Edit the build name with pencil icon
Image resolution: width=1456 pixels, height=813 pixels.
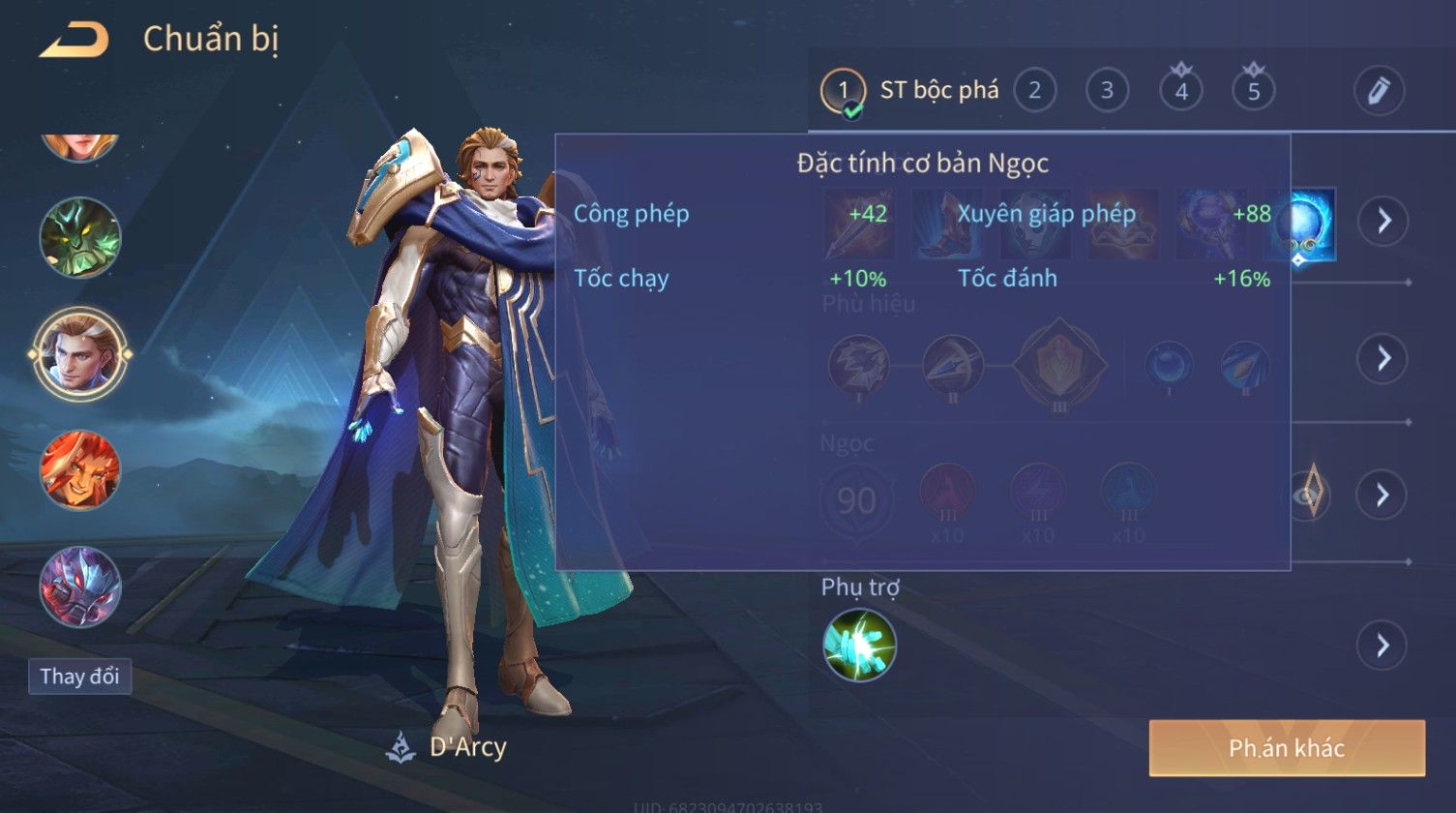[x=1379, y=91]
